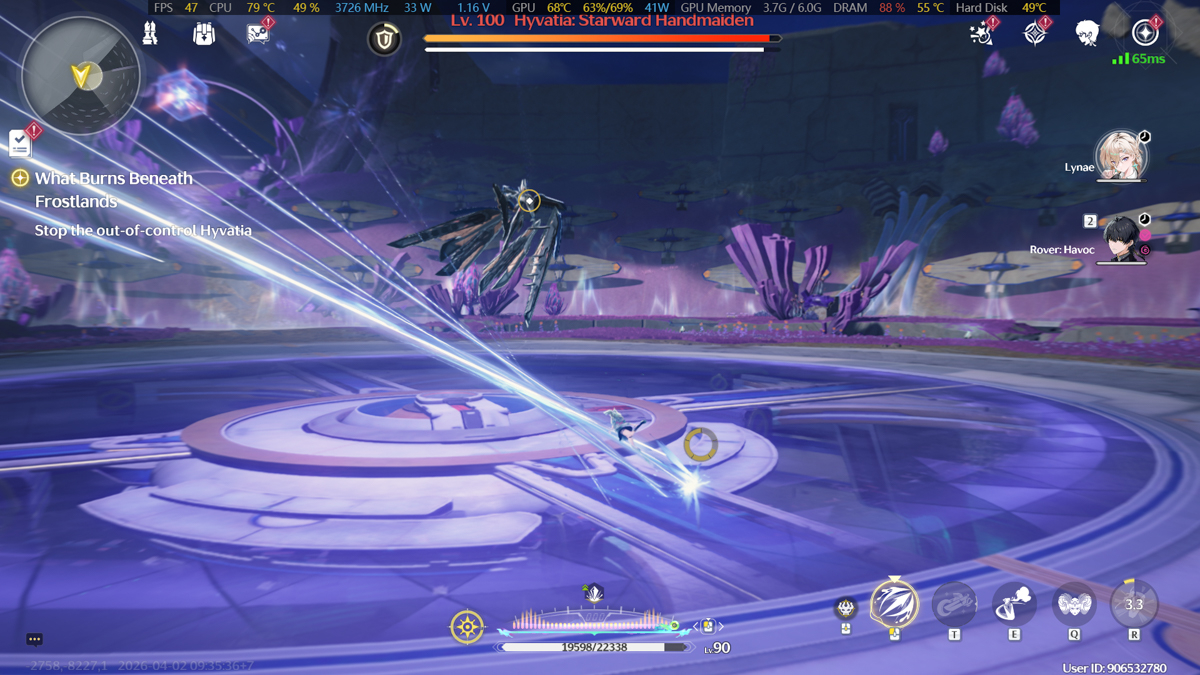The image size is (1200, 675).
Task: Open the sparkling stars events icon
Action: click(x=981, y=34)
